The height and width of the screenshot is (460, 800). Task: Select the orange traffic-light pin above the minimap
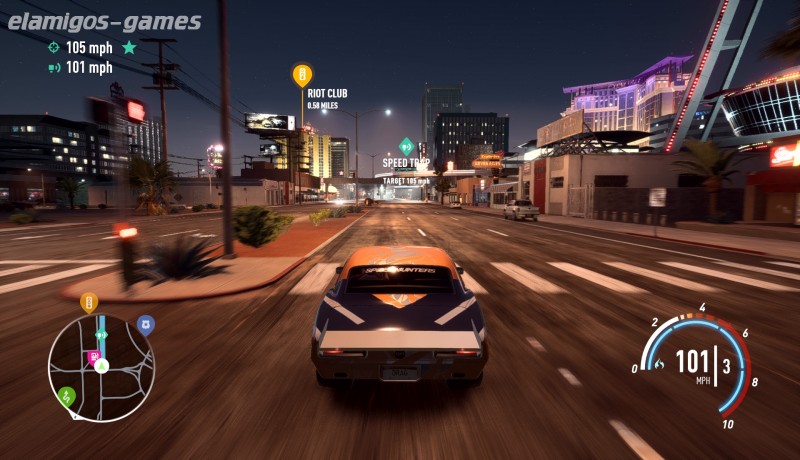coord(89,302)
